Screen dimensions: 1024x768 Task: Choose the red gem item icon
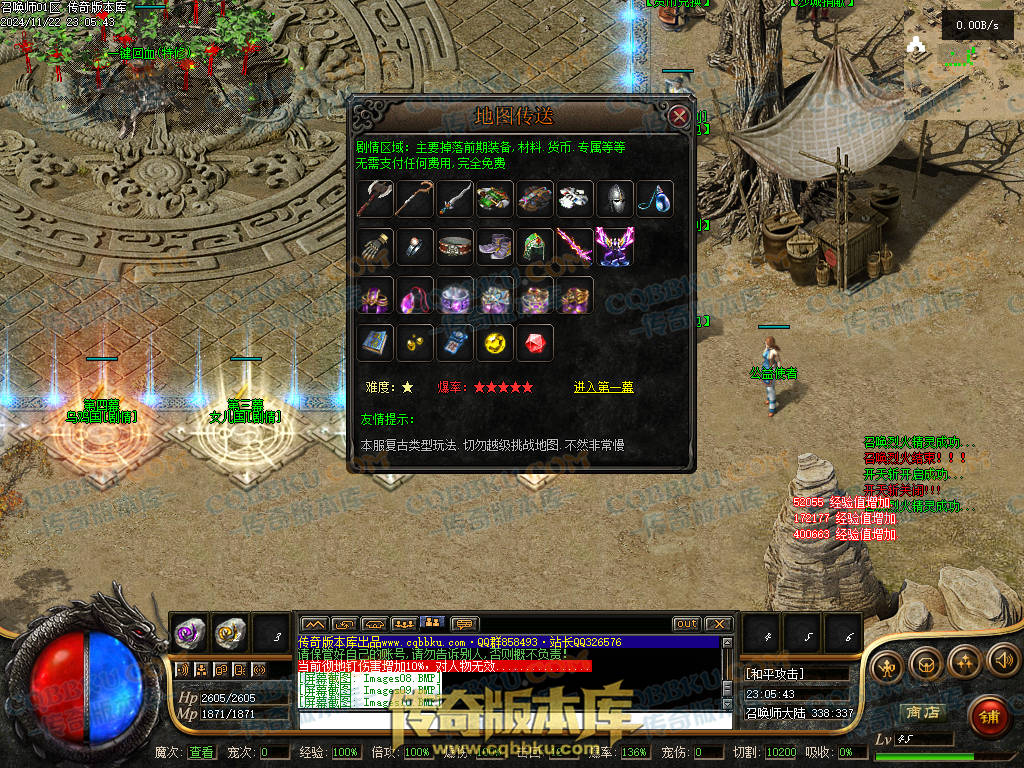coord(535,343)
